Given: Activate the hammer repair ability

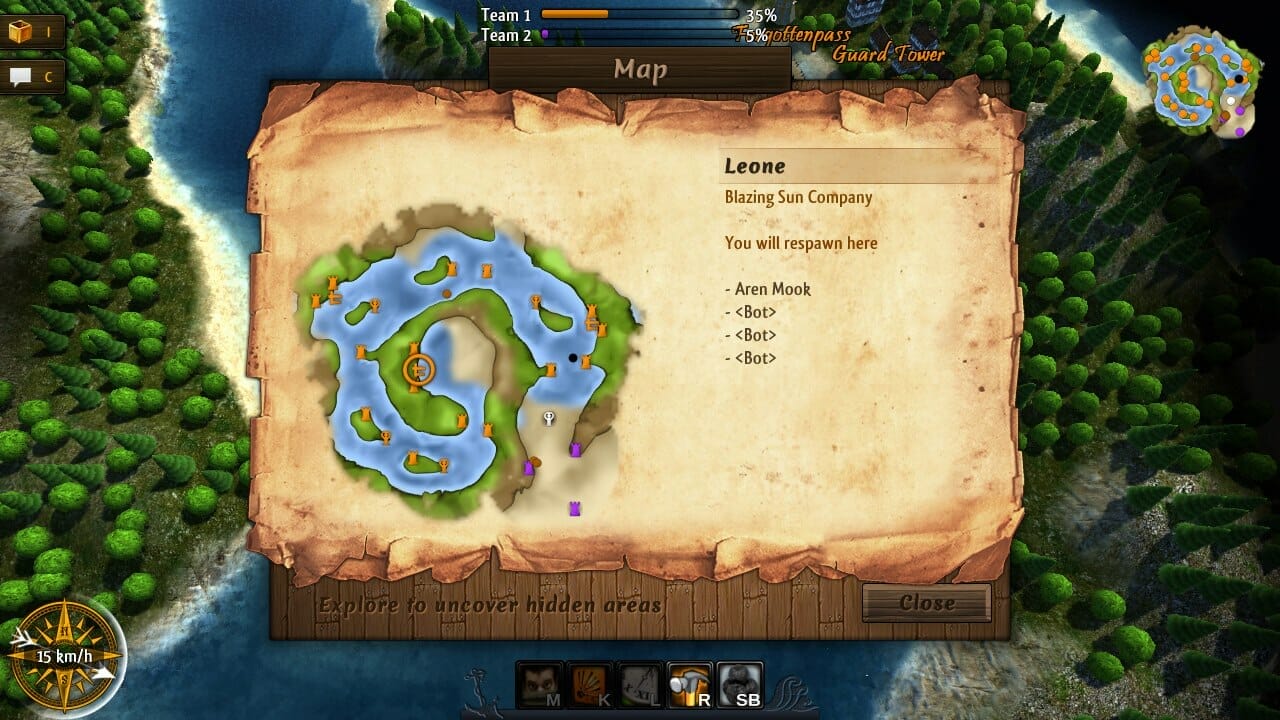Looking at the screenshot, I should [690, 686].
